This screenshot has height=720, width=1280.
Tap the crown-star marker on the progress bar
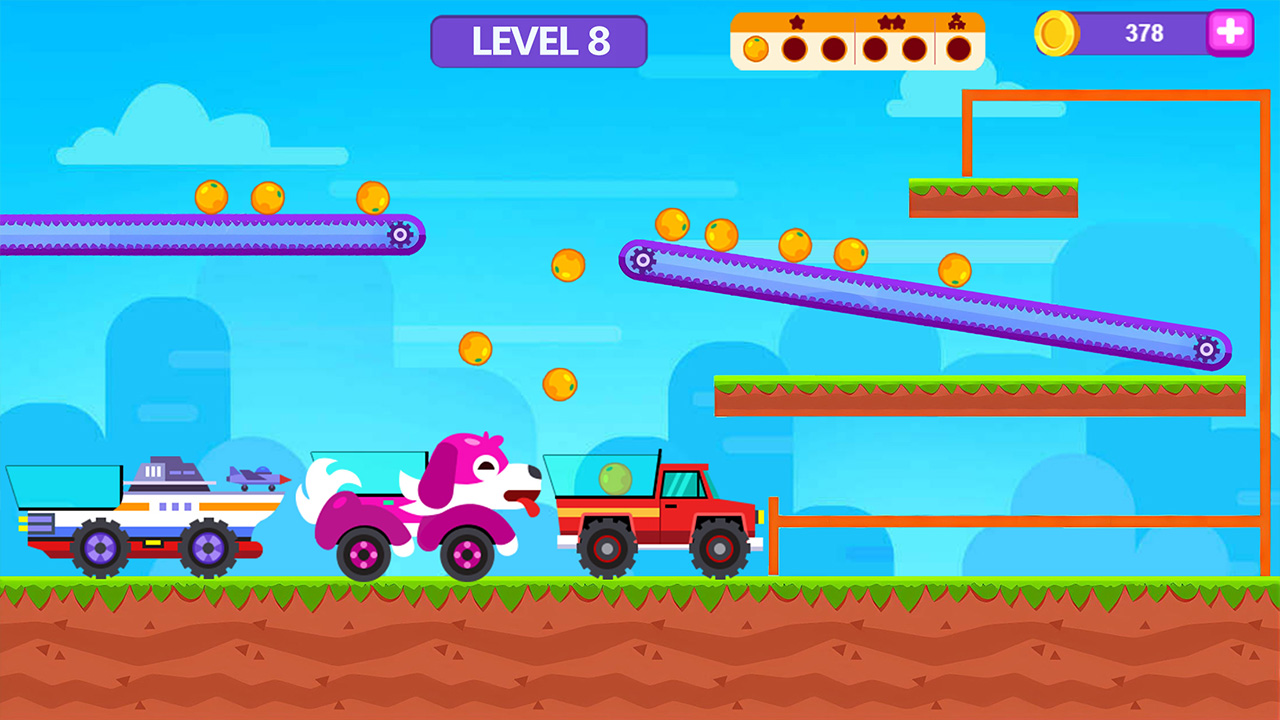(957, 21)
